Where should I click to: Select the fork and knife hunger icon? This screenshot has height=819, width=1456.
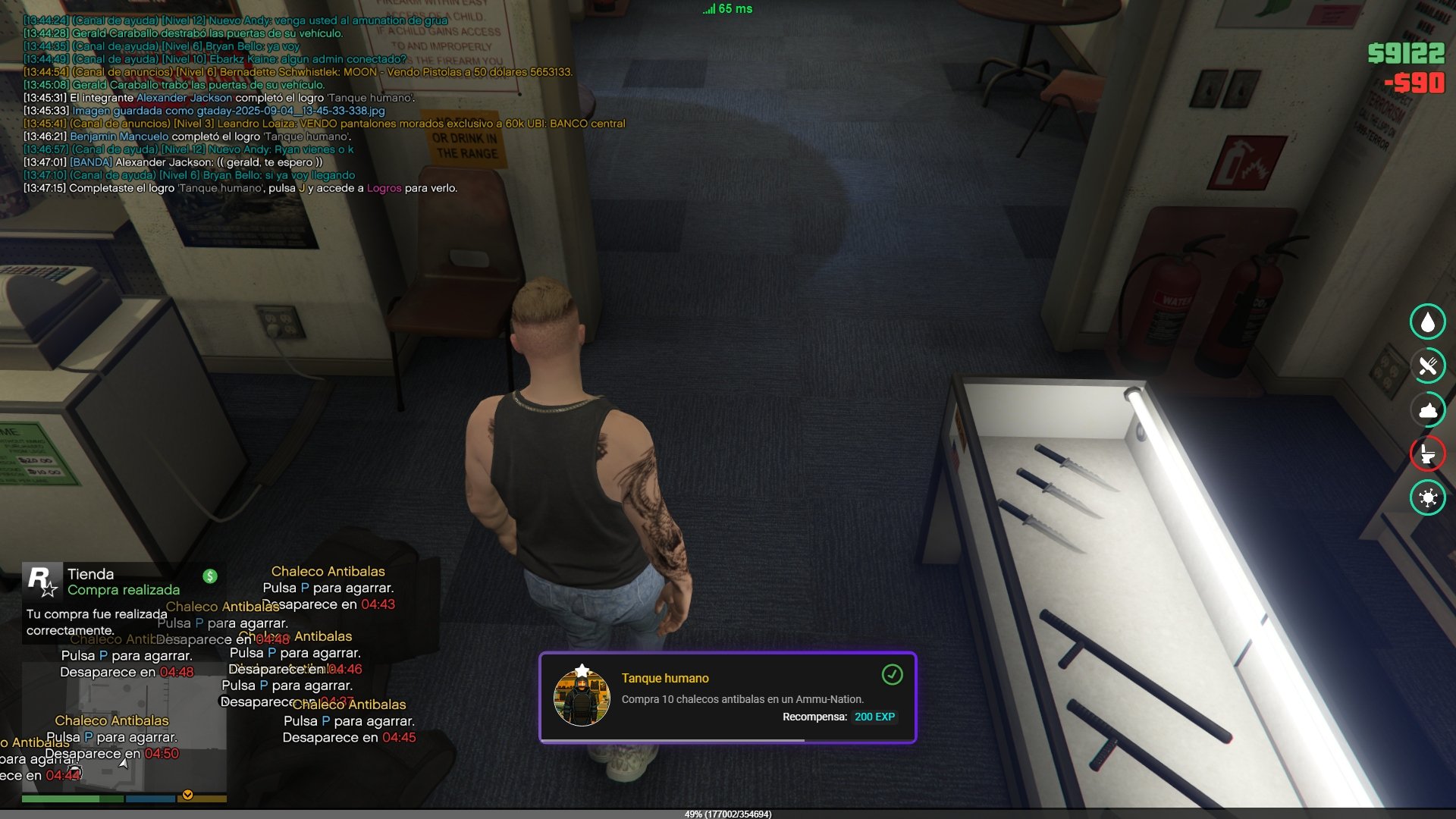point(1427,366)
